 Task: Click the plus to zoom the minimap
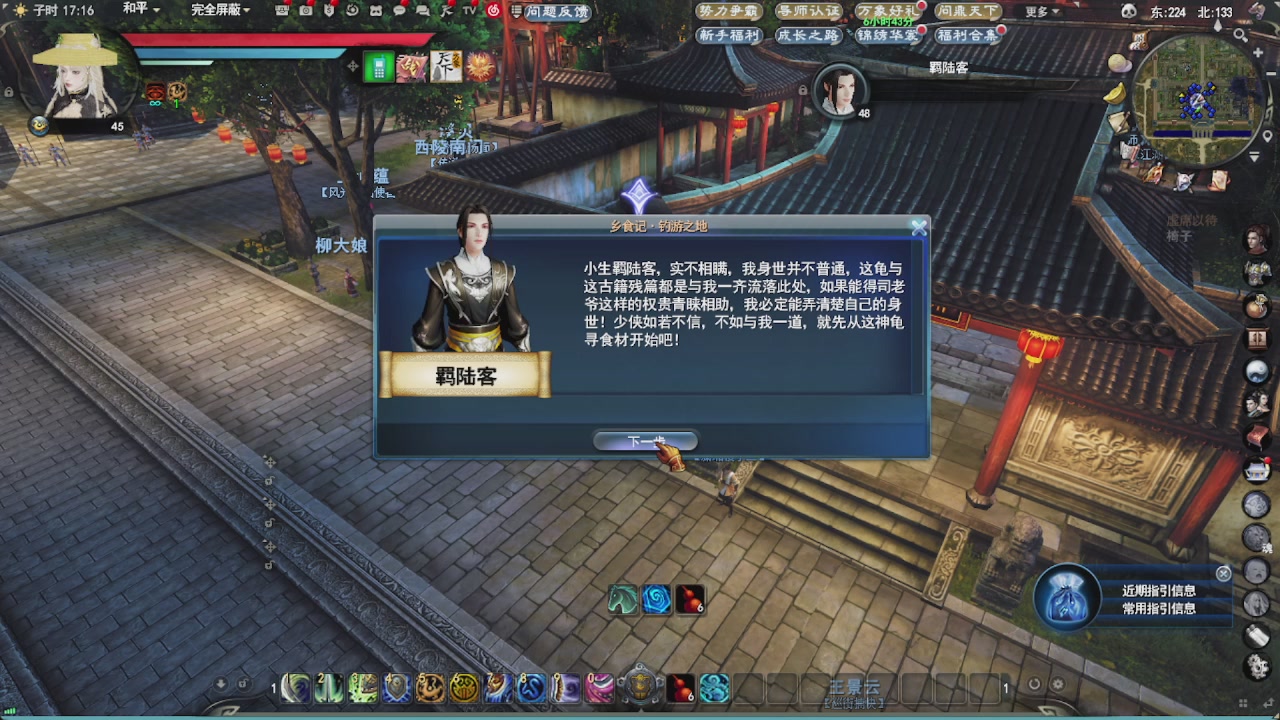click(1258, 52)
